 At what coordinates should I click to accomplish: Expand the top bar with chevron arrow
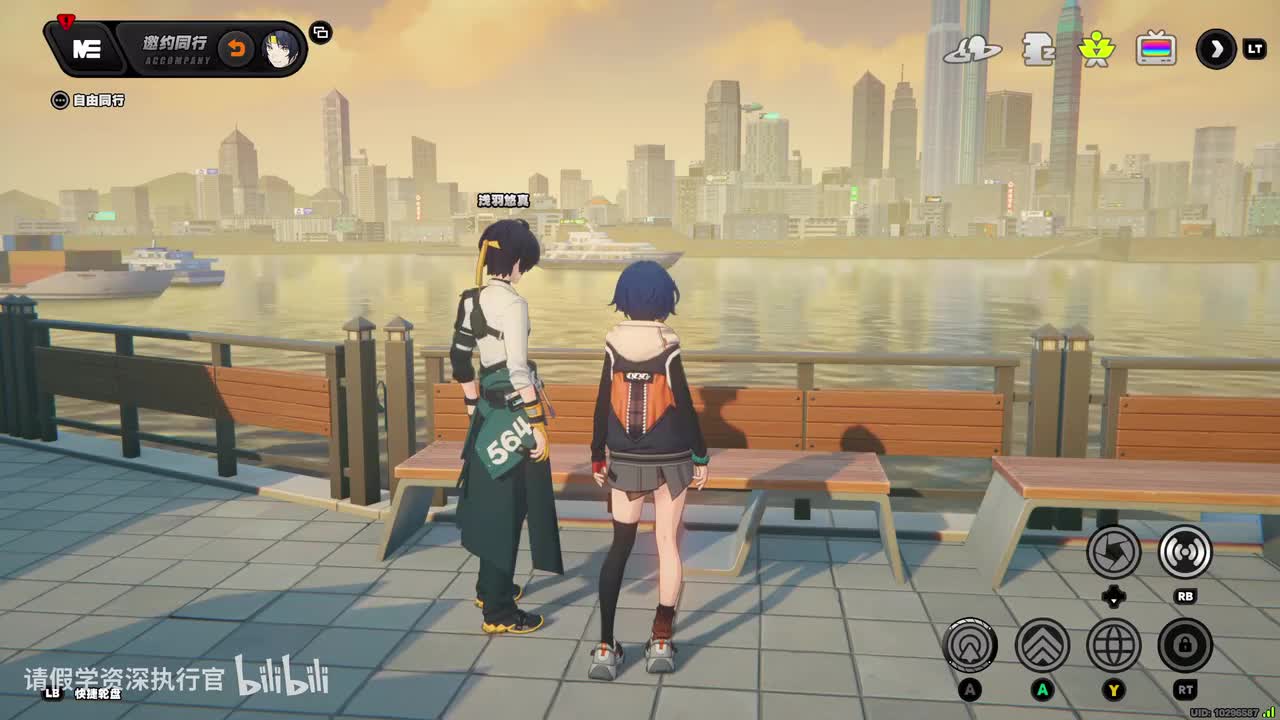tap(1216, 49)
